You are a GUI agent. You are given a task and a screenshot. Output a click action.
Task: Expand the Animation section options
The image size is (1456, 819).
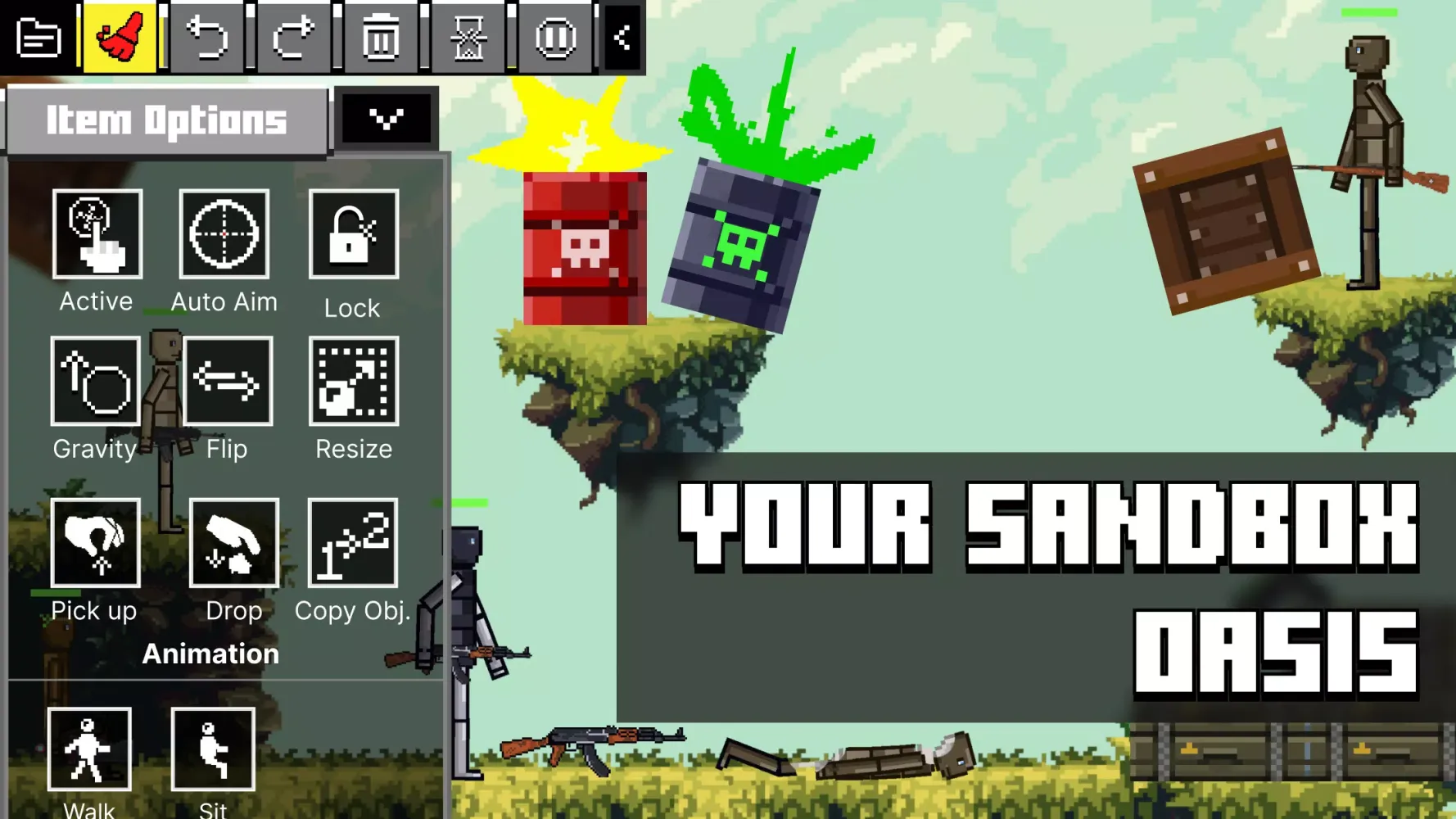pyautogui.click(x=210, y=653)
